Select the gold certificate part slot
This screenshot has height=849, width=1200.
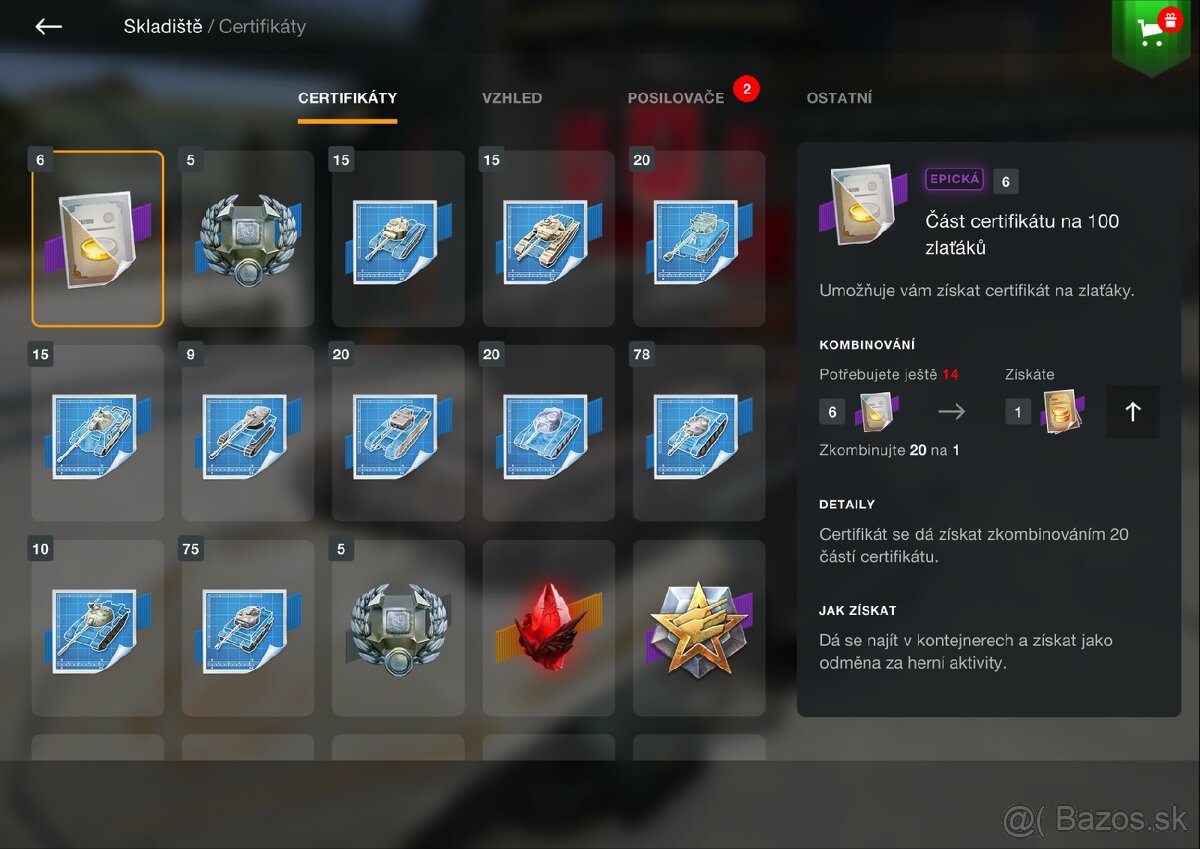[x=97, y=239]
